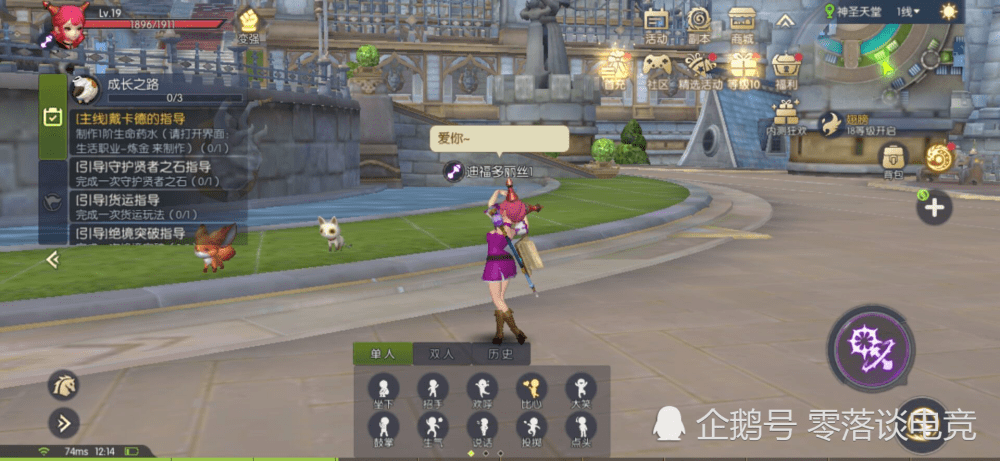Screen dimensions: 1000x461
Task: Open the 1线 server line dropdown
Action: coord(908,11)
